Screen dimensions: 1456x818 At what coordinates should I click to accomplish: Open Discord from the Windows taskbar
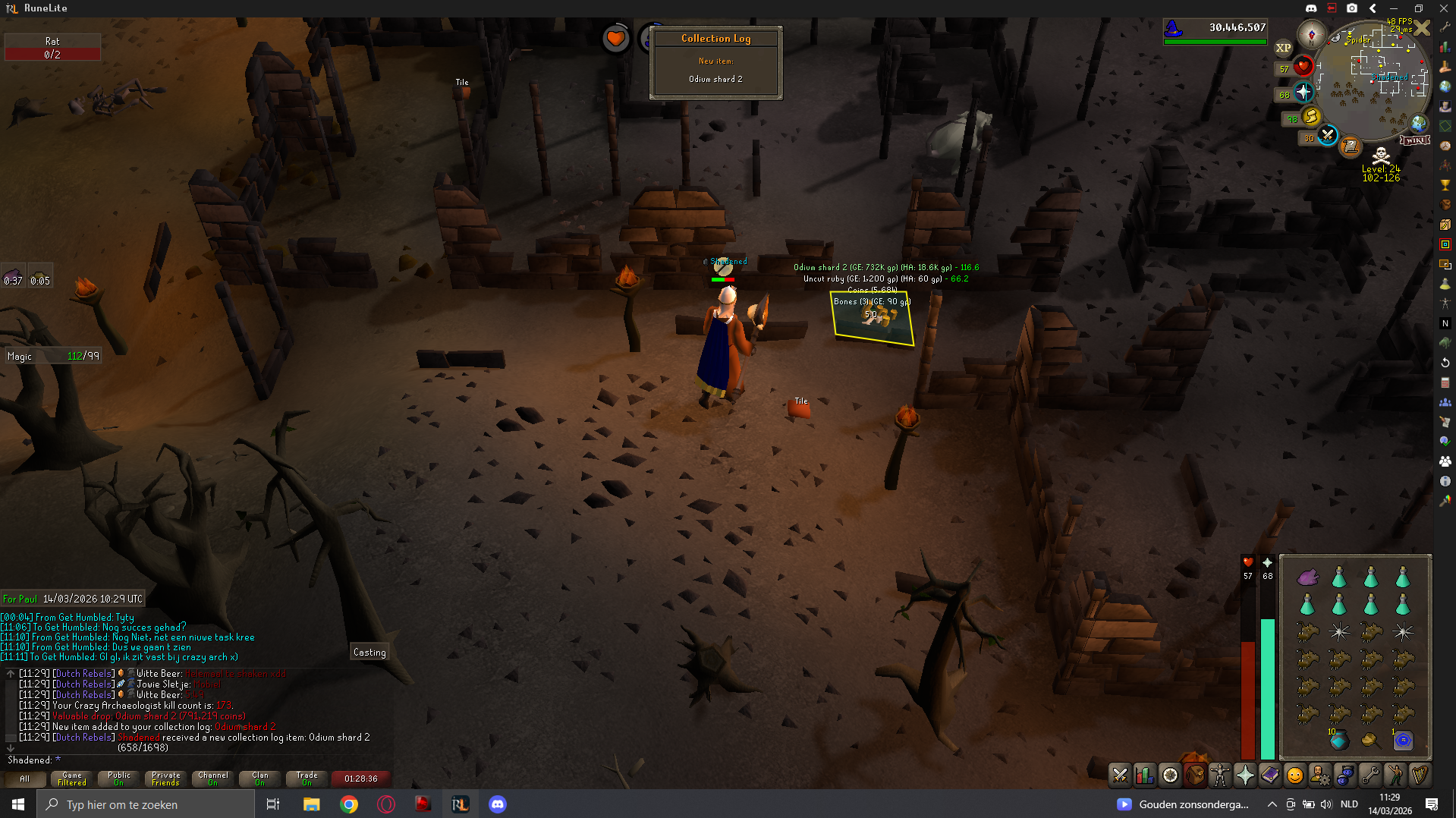tap(498, 804)
